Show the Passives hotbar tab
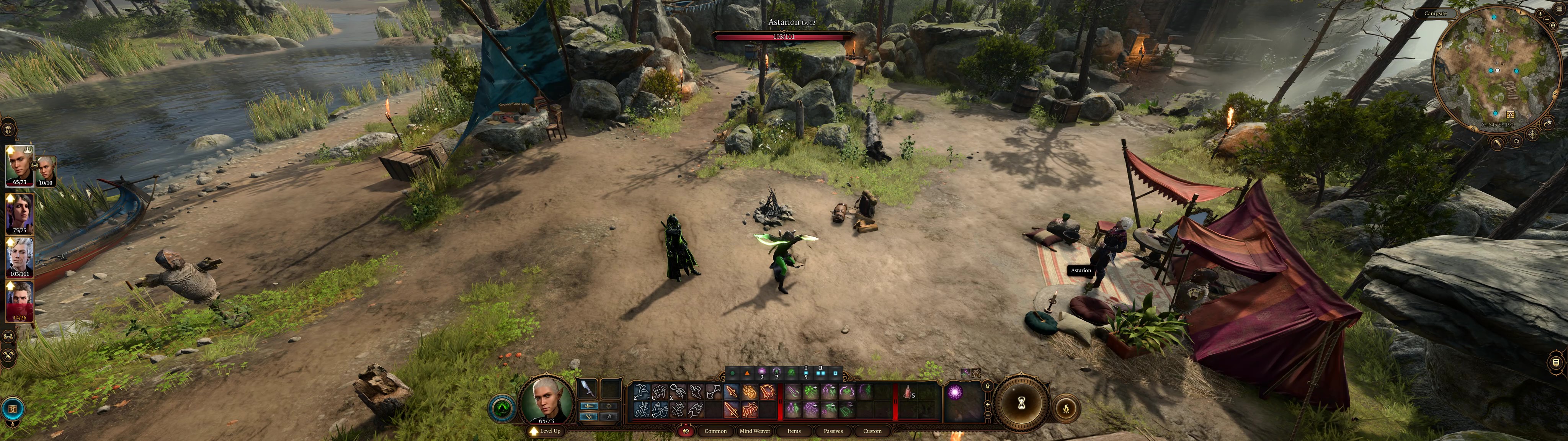 pos(833,431)
